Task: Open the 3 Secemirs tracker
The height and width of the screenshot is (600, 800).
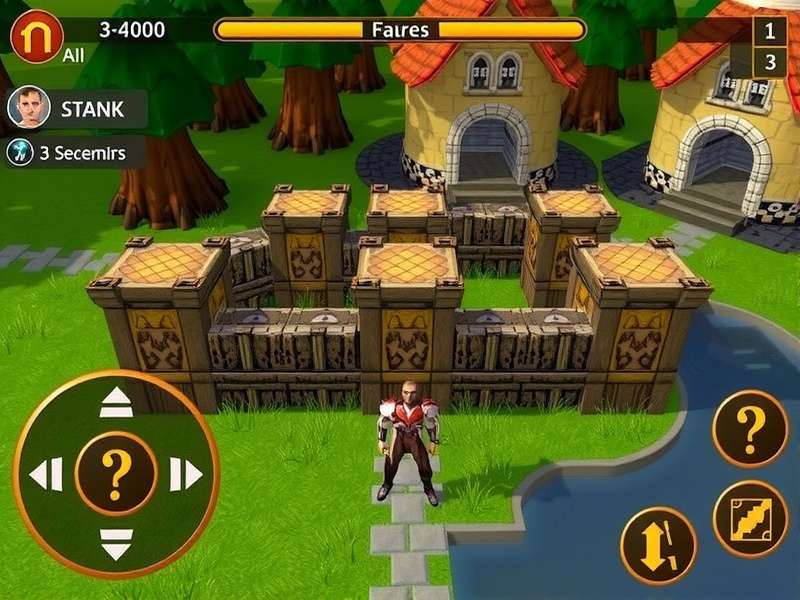Action: (x=75, y=153)
